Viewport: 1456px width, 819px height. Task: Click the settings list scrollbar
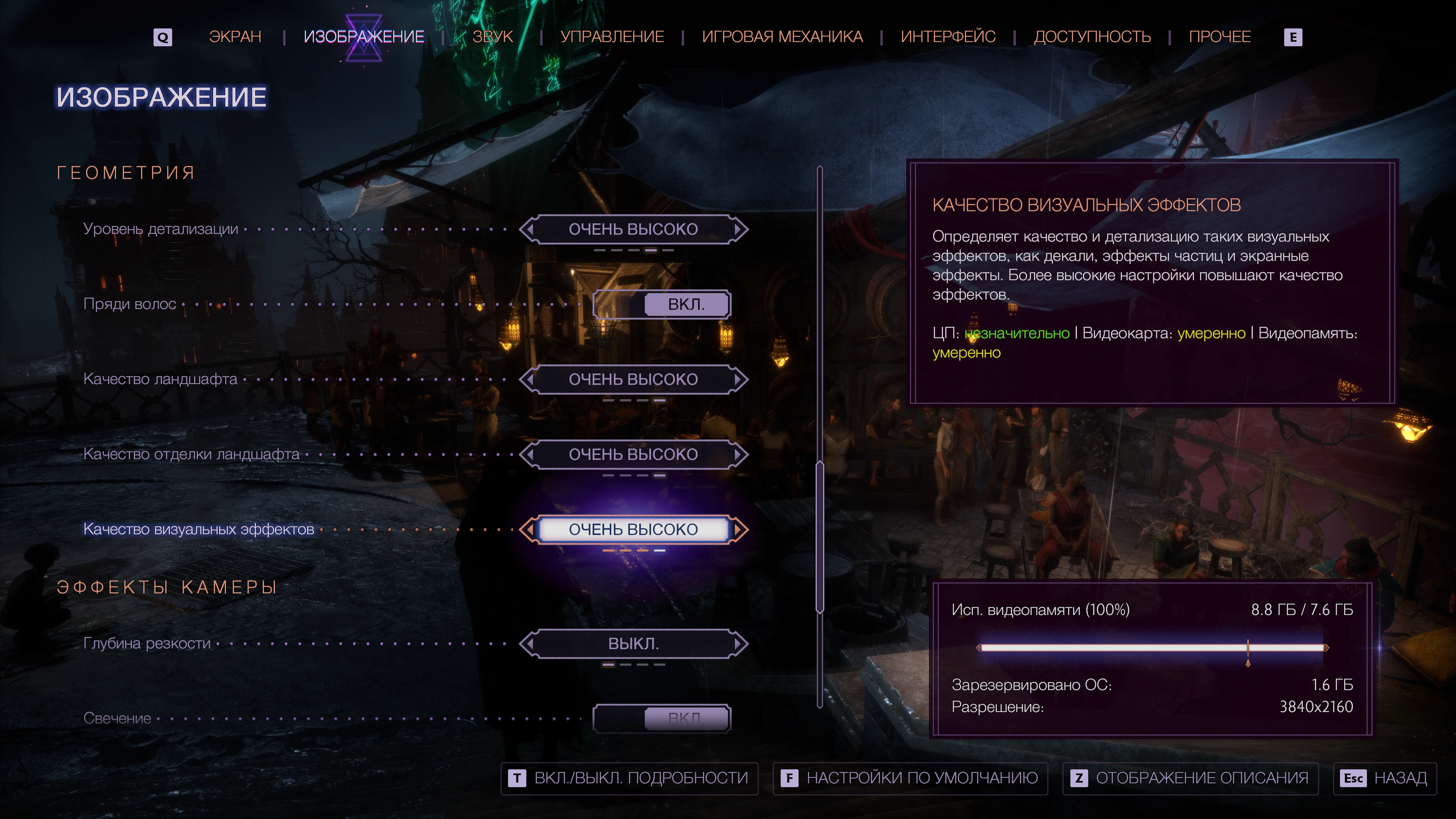tap(820, 537)
